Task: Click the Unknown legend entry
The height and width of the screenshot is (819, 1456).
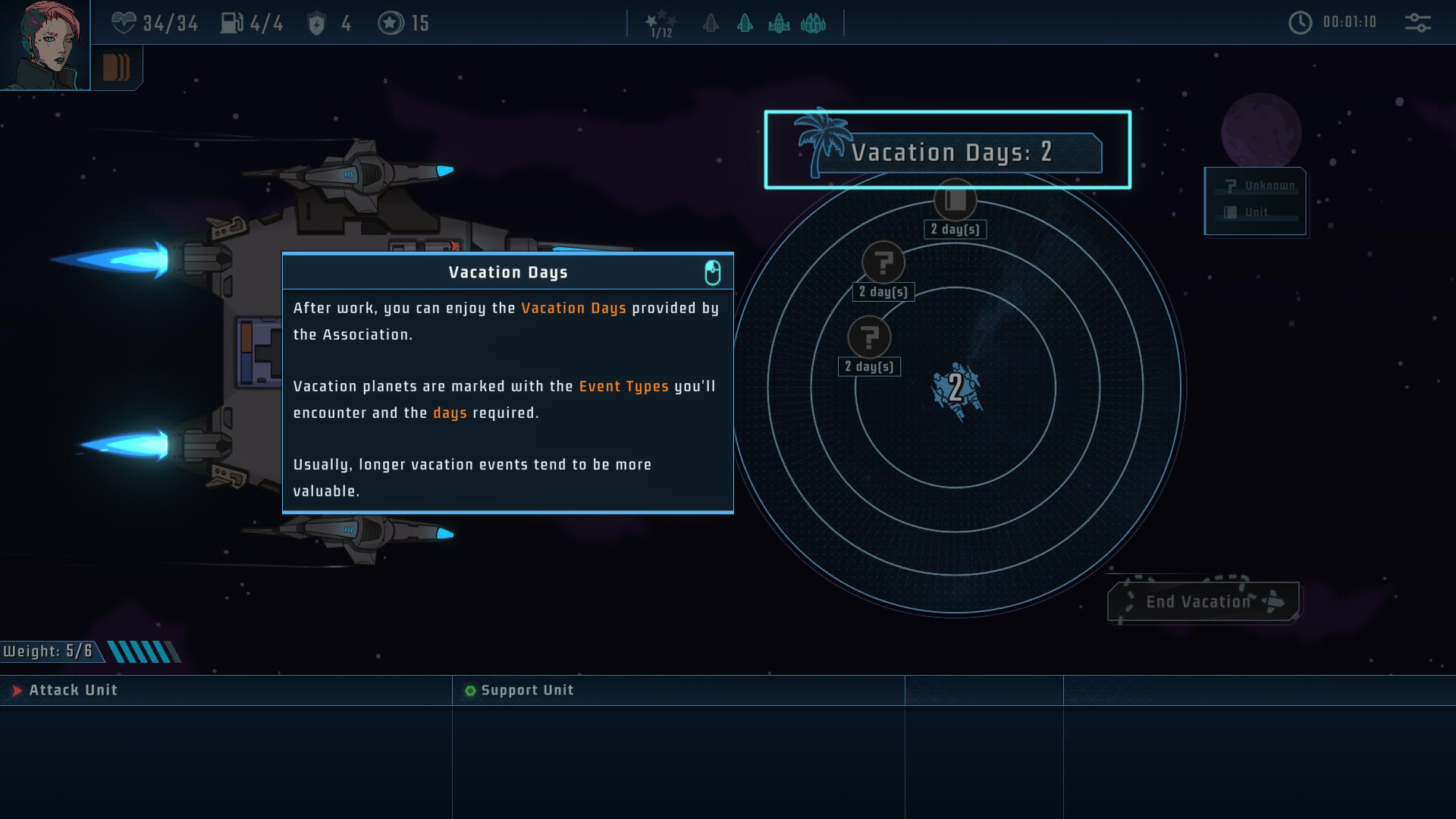Action: (1259, 186)
